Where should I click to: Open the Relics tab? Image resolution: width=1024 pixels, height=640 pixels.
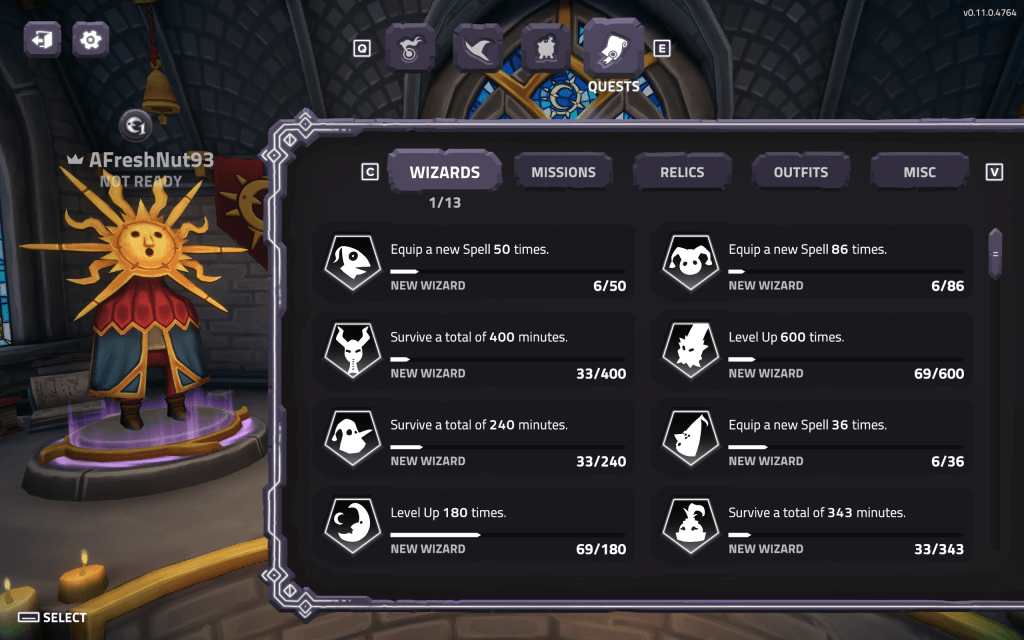(682, 172)
